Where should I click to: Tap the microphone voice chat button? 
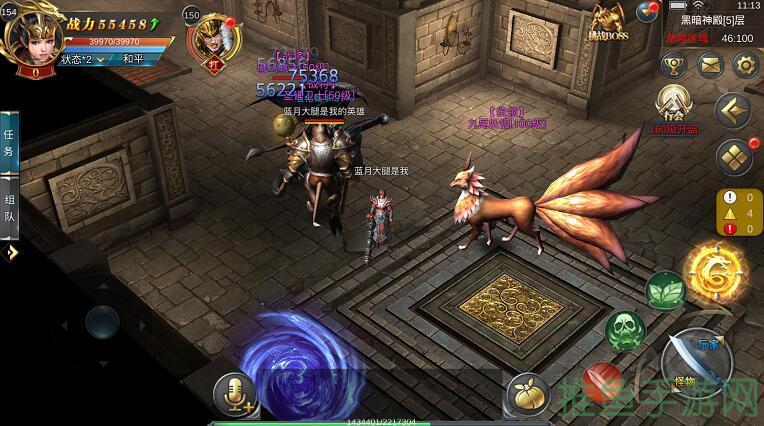click(x=236, y=391)
